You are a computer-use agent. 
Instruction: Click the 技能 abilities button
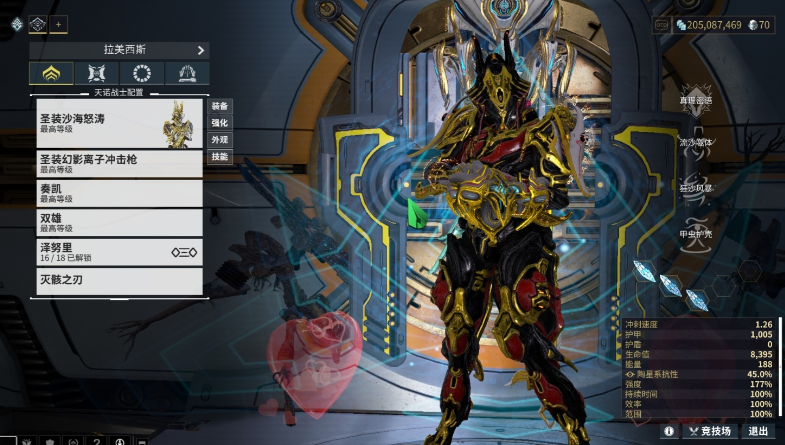(x=219, y=157)
